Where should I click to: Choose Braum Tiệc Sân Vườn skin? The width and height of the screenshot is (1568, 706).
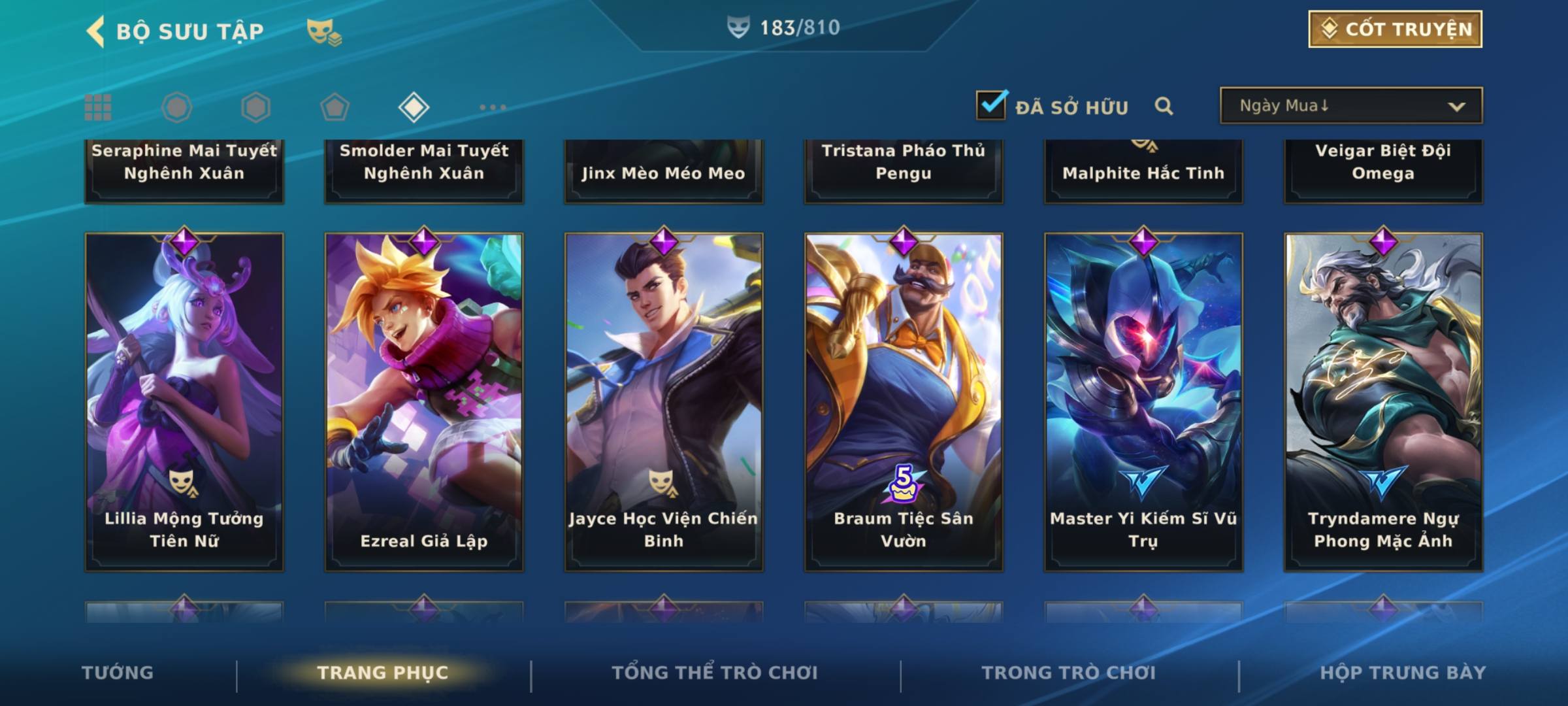point(904,402)
